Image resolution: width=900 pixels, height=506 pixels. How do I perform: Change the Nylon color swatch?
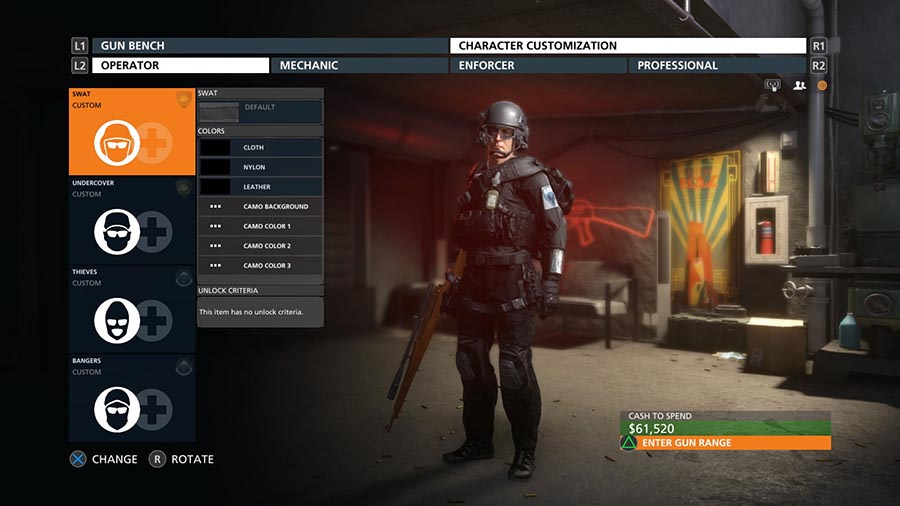(x=260, y=167)
